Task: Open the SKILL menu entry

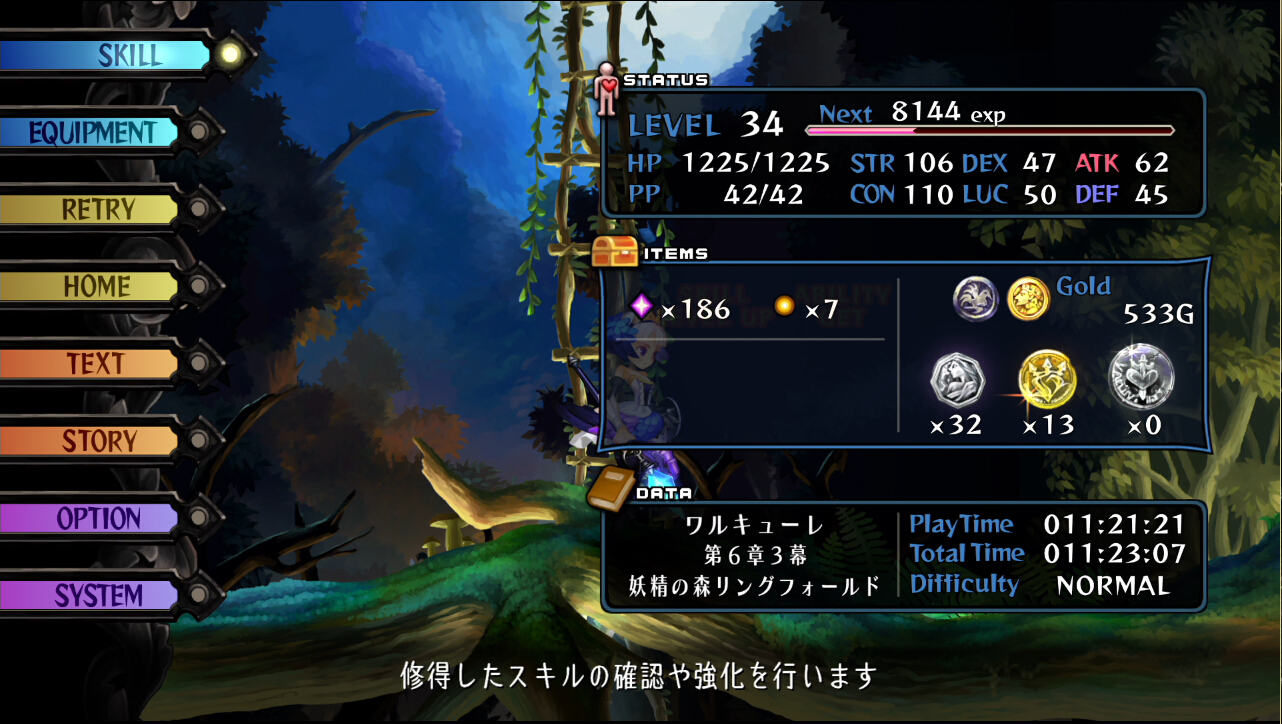Action: click(130, 55)
